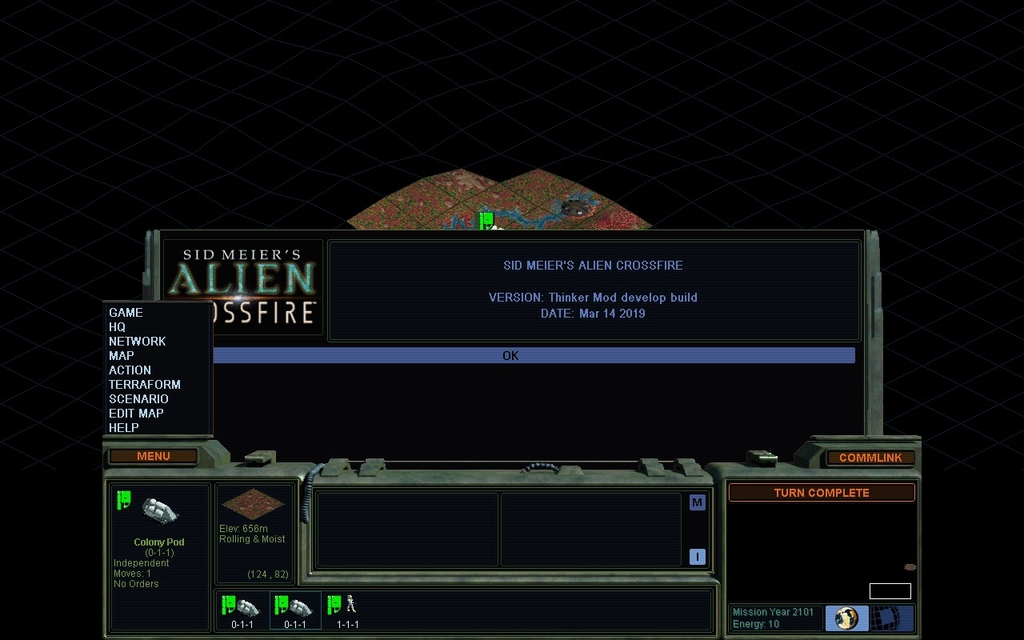End the turn with TURN COMPLETE
The height and width of the screenshot is (640, 1024).
[x=821, y=493]
